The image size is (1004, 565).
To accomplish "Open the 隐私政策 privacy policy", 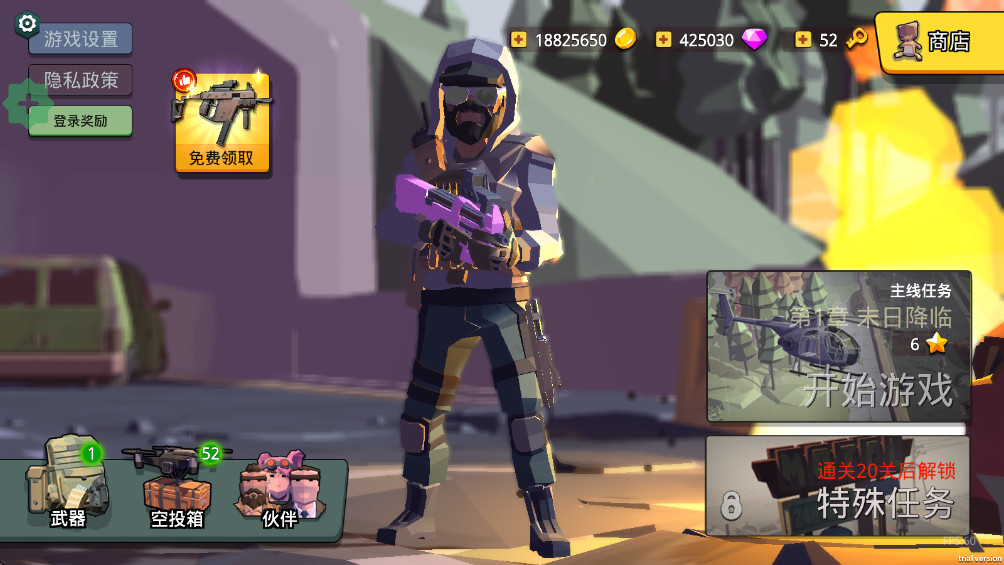I will tap(81, 80).
